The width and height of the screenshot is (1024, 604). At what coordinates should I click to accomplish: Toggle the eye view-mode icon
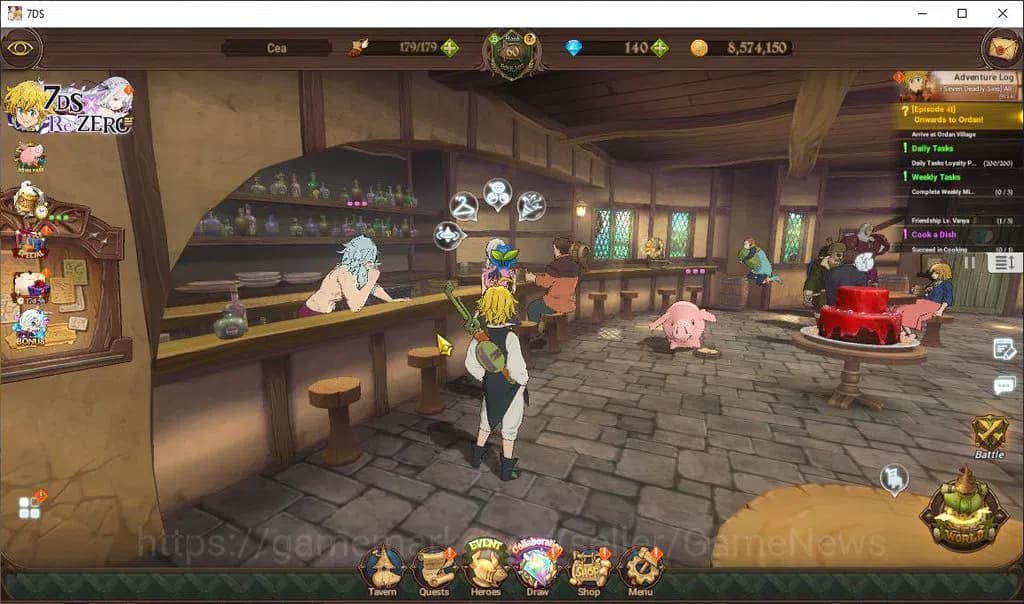[20, 47]
